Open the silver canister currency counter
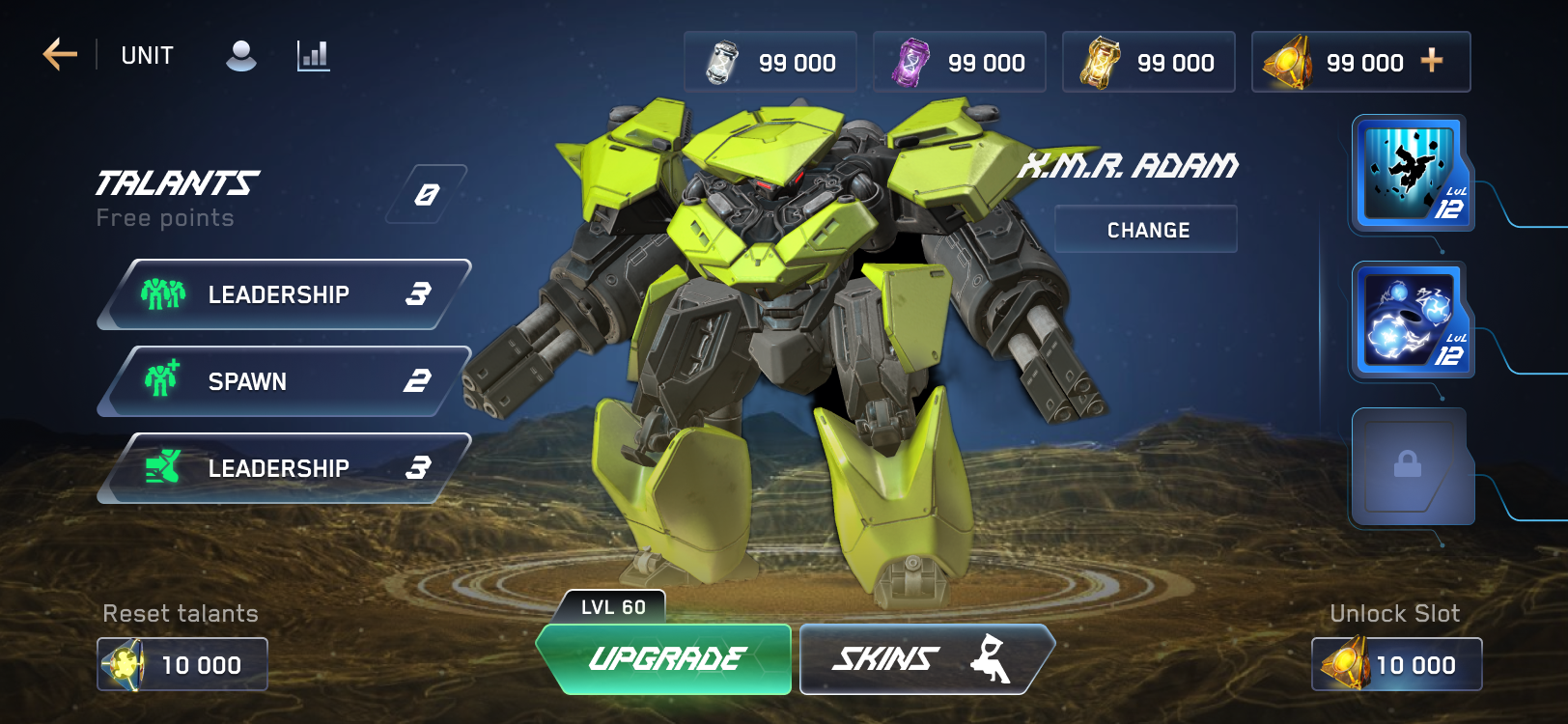Image resolution: width=1568 pixels, height=724 pixels. point(770,63)
